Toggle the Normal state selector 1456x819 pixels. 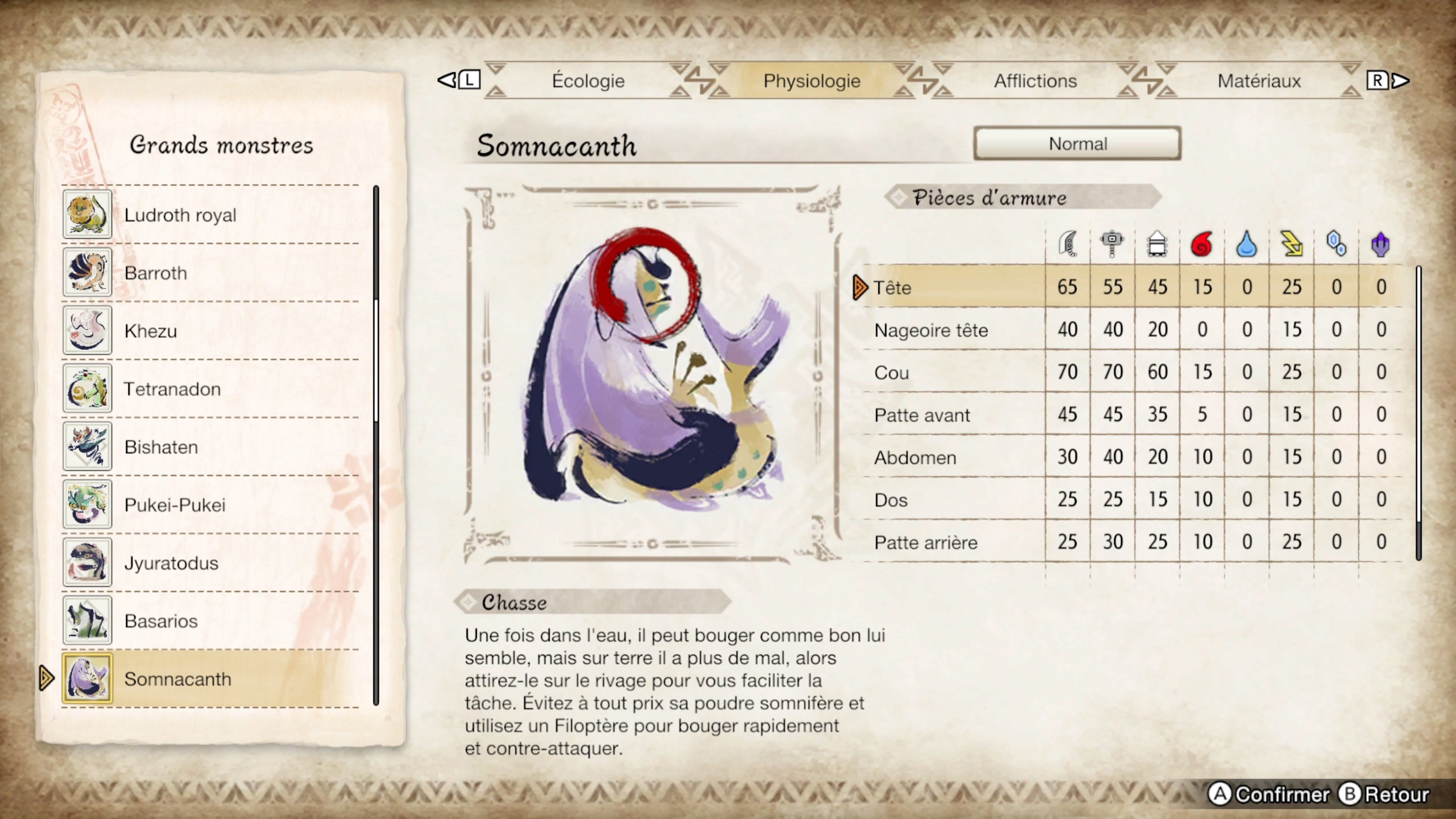(x=1077, y=144)
